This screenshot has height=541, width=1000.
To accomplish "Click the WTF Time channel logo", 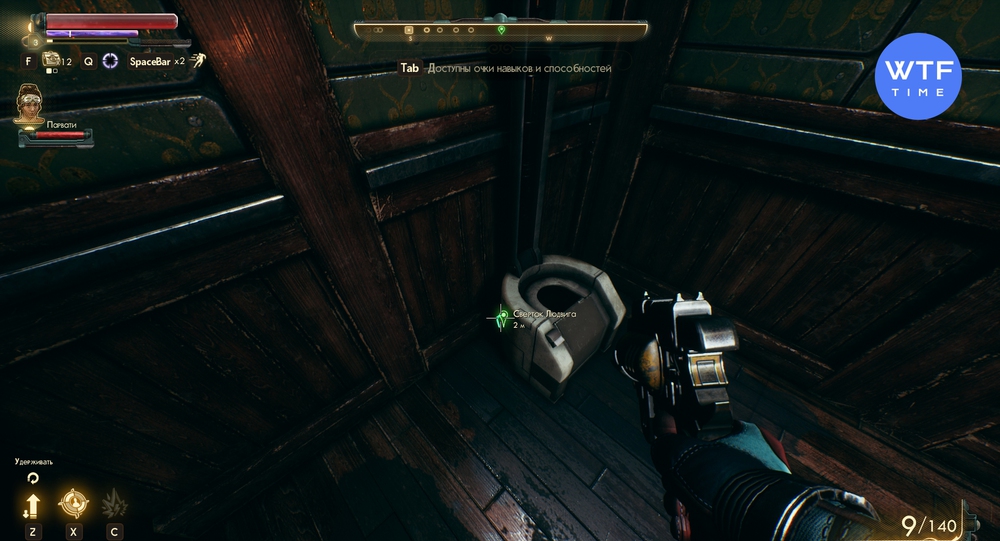I will [x=917, y=77].
